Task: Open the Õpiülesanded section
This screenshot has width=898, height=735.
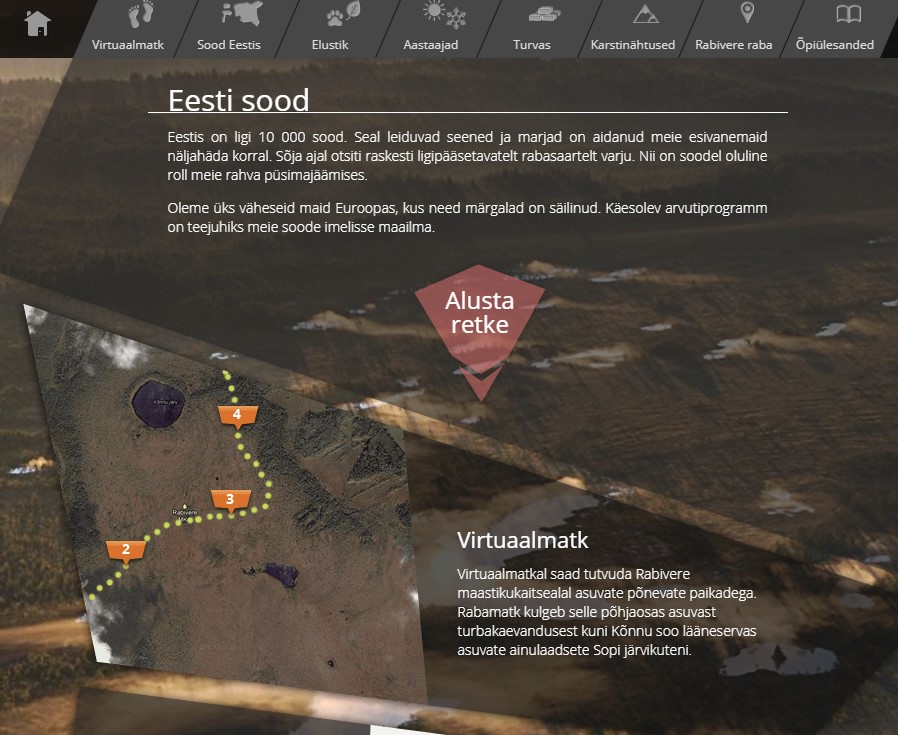Action: pyautogui.click(x=835, y=28)
